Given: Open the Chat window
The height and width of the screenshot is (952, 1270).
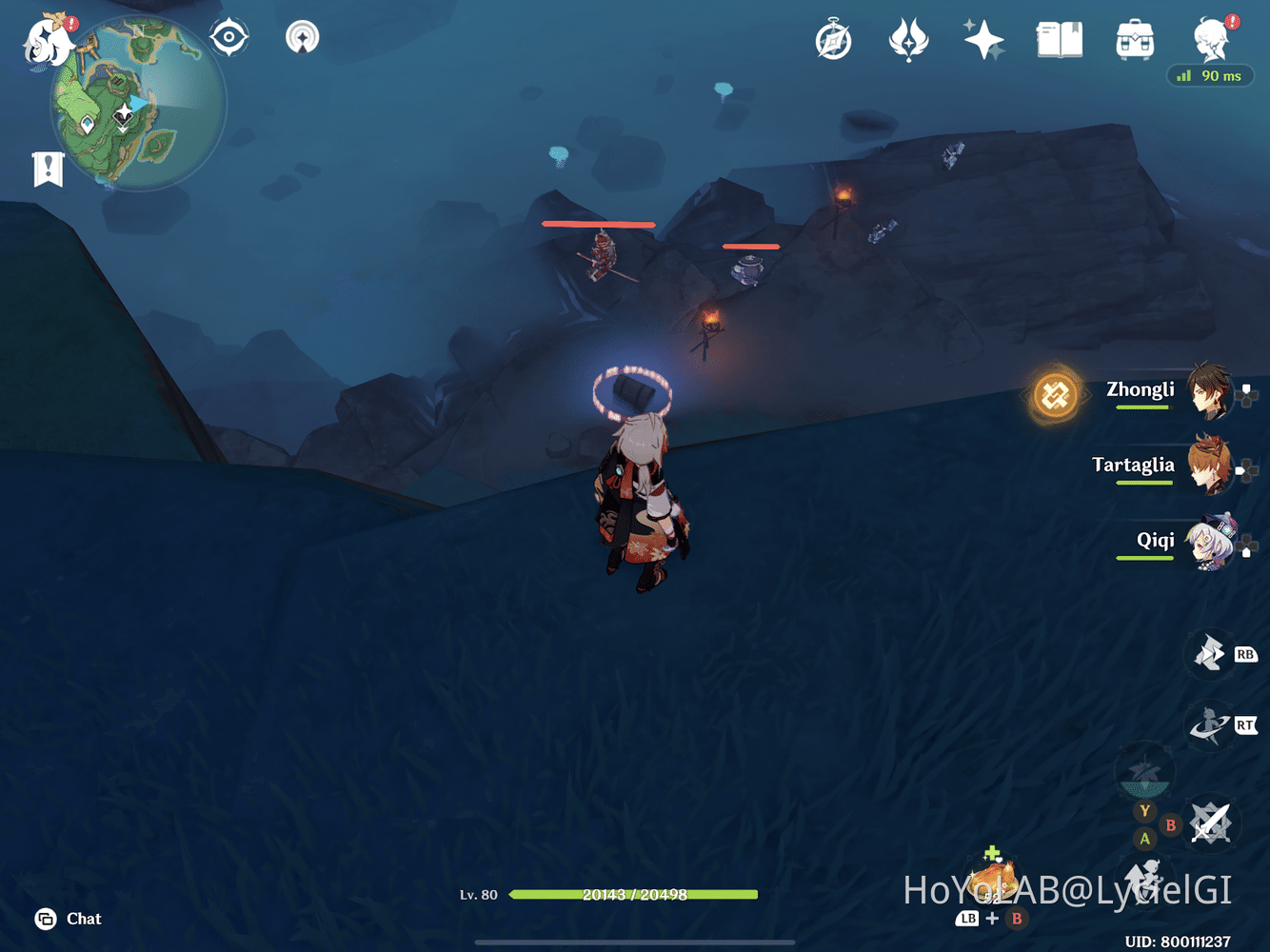Looking at the screenshot, I should tap(65, 919).
